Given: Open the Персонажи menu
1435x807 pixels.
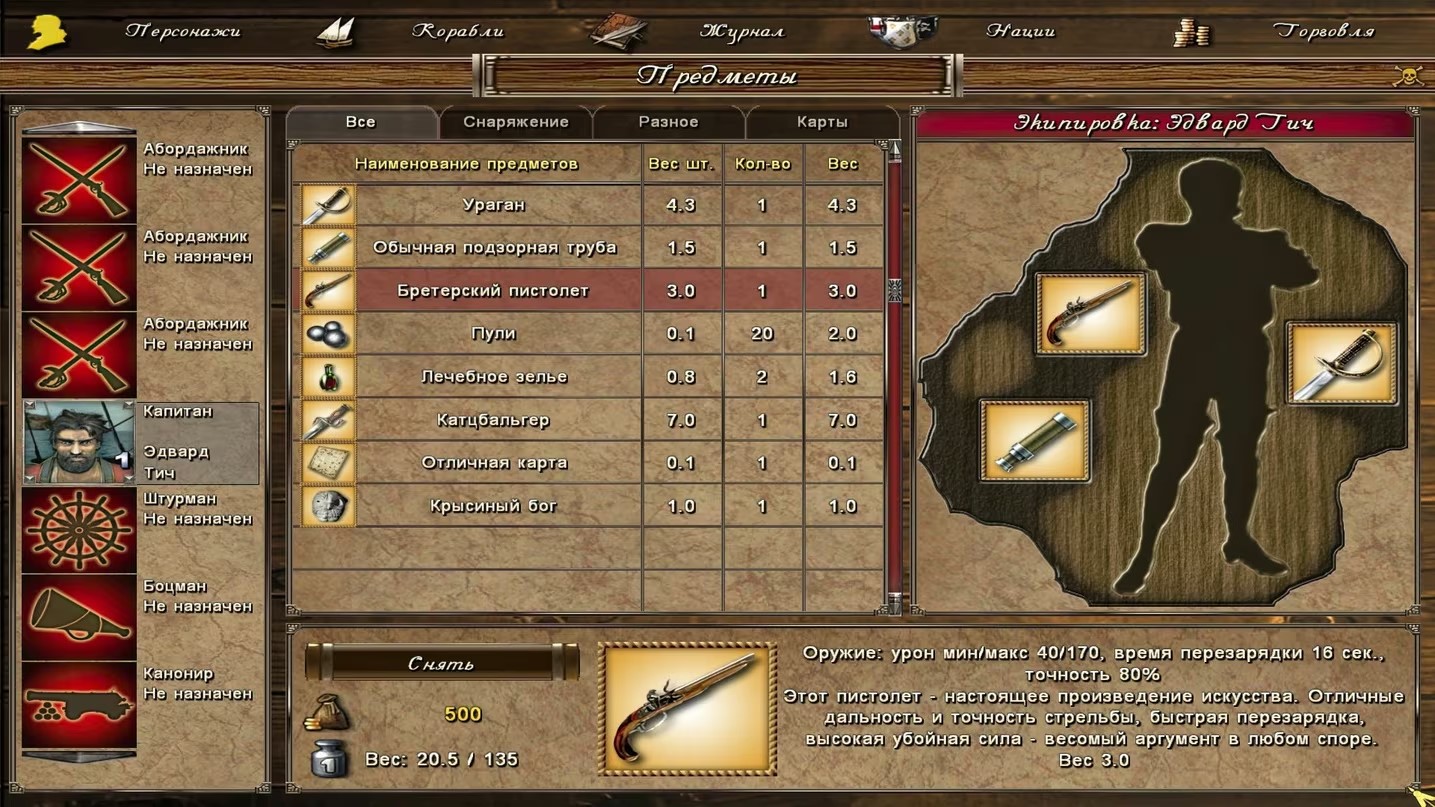Looking at the screenshot, I should click(x=182, y=31).
